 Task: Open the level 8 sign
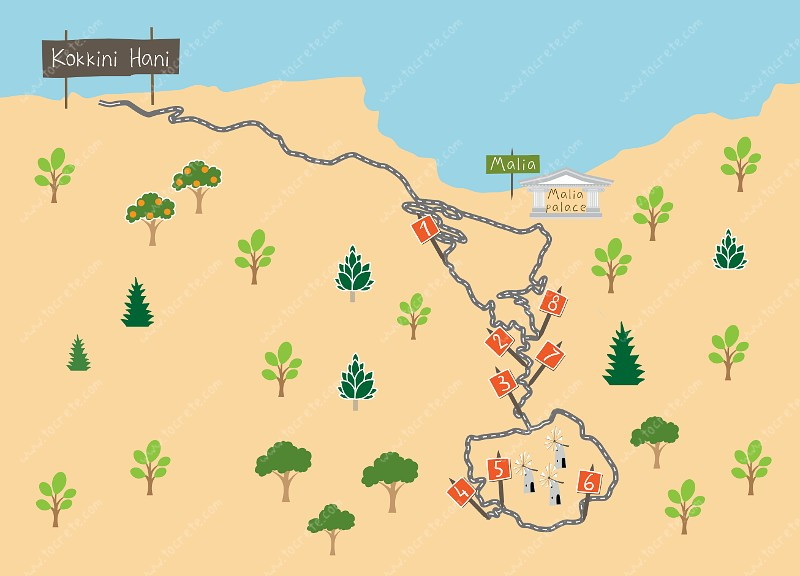point(553,302)
